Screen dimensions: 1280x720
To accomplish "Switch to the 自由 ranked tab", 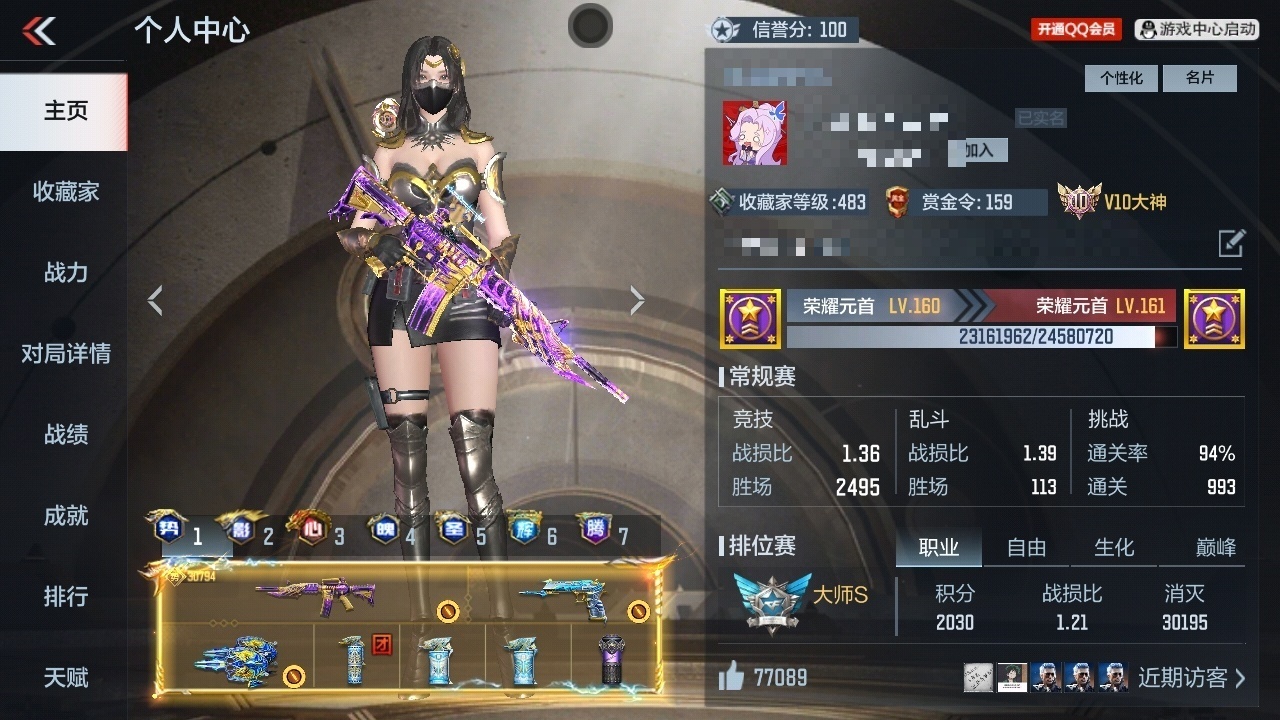I will [x=1026, y=547].
